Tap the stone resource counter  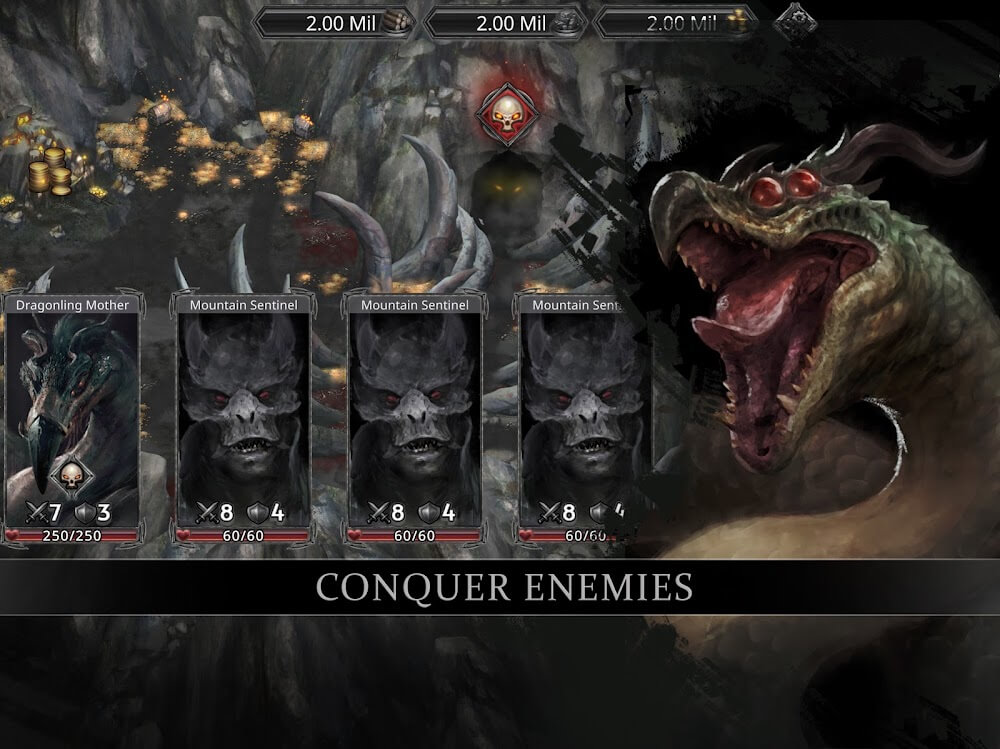[505, 23]
